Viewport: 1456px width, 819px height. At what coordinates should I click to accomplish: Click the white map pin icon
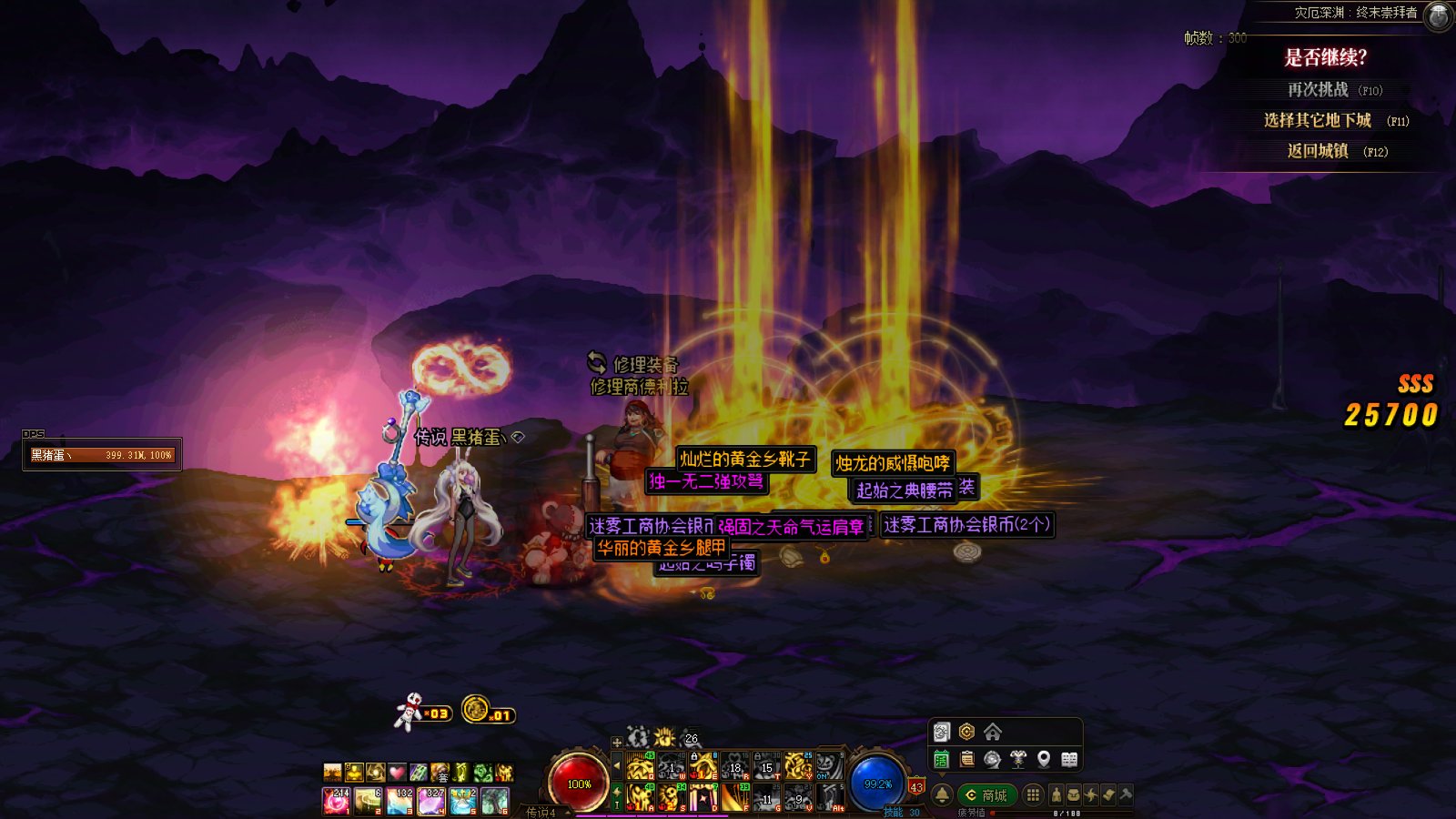tap(1044, 759)
